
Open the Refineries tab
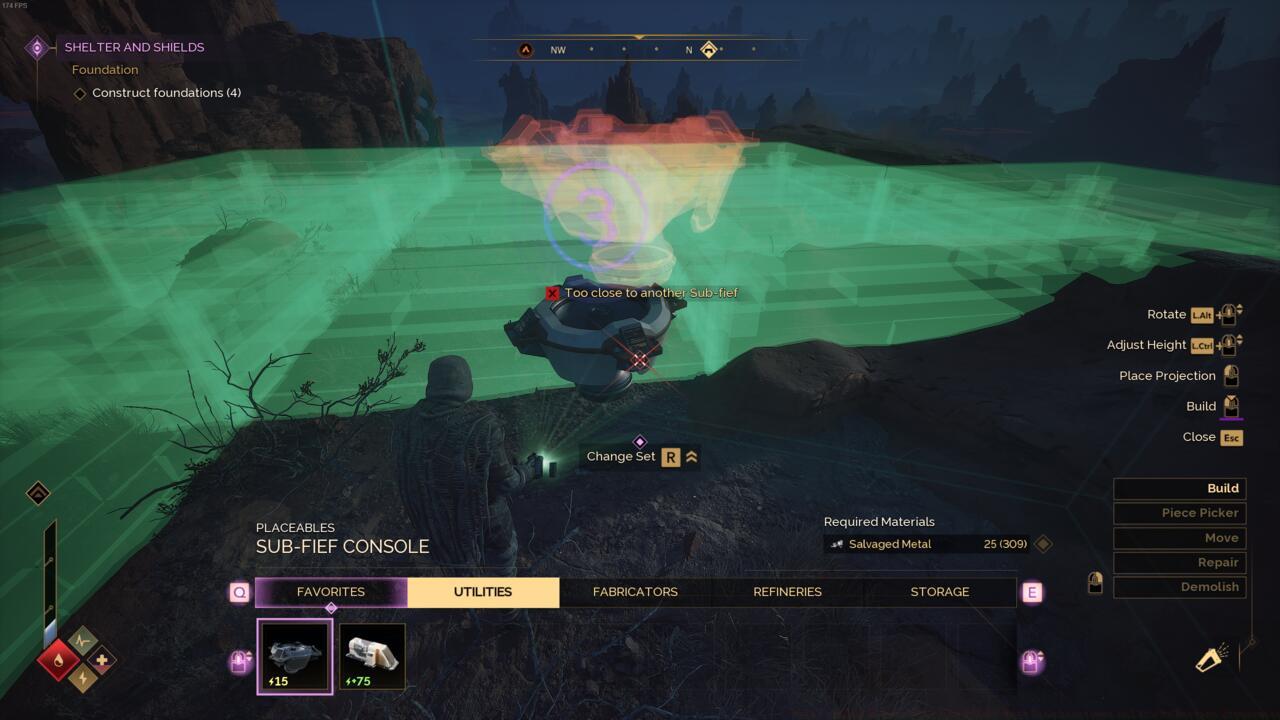[x=787, y=592]
